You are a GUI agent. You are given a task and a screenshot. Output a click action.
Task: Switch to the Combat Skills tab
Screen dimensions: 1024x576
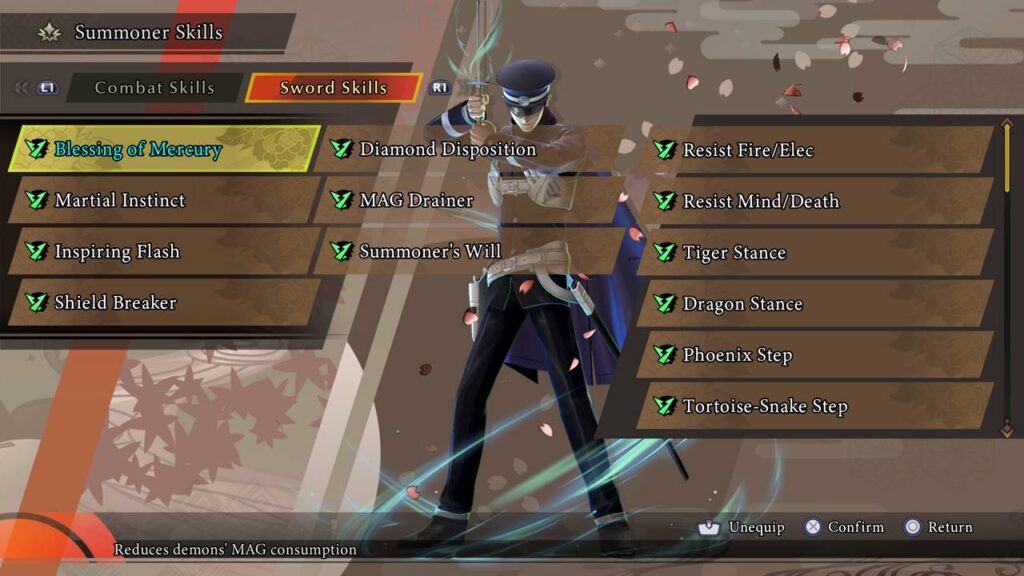154,88
